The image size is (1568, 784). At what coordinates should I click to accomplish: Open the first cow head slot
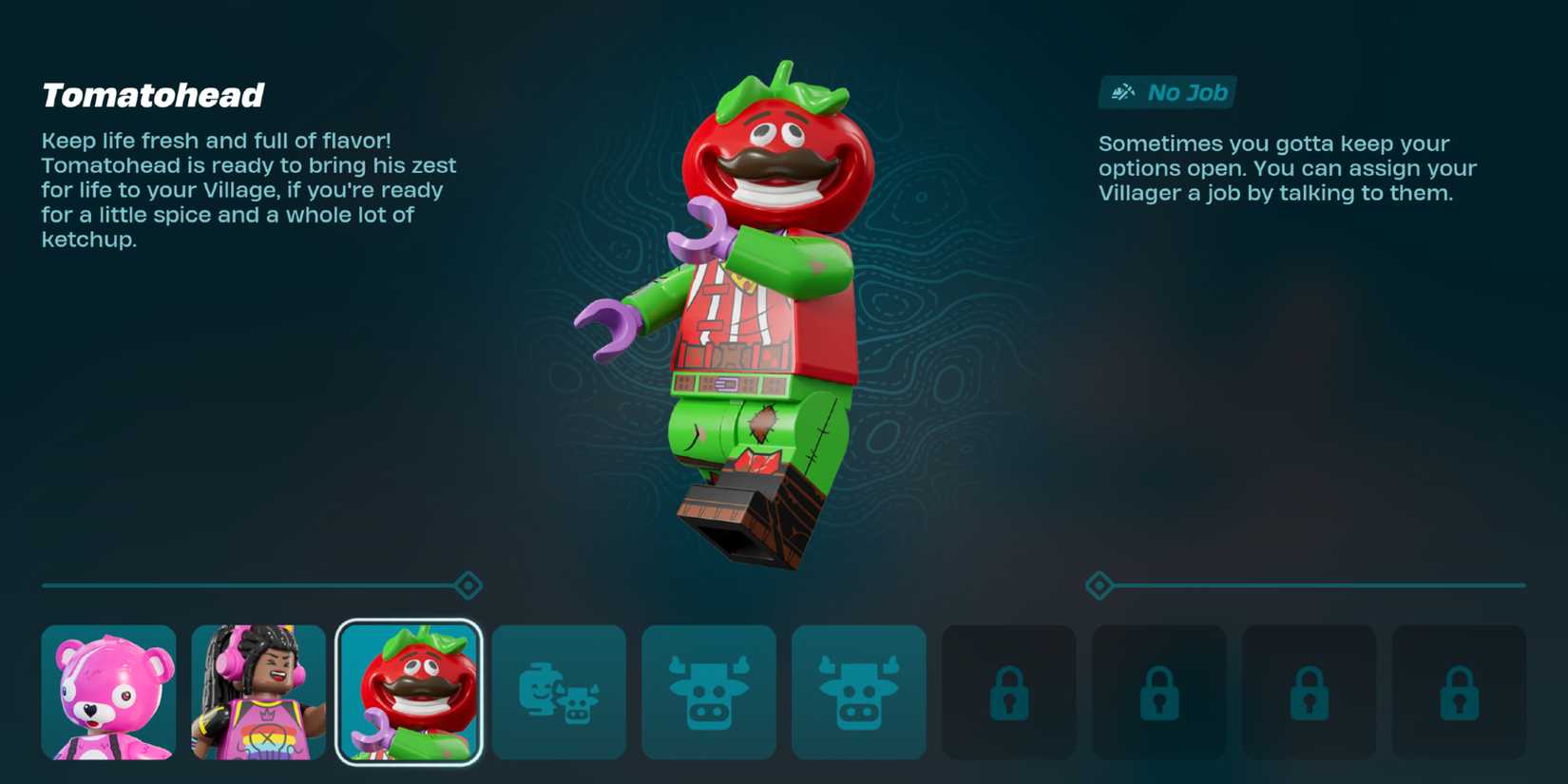pos(709,692)
